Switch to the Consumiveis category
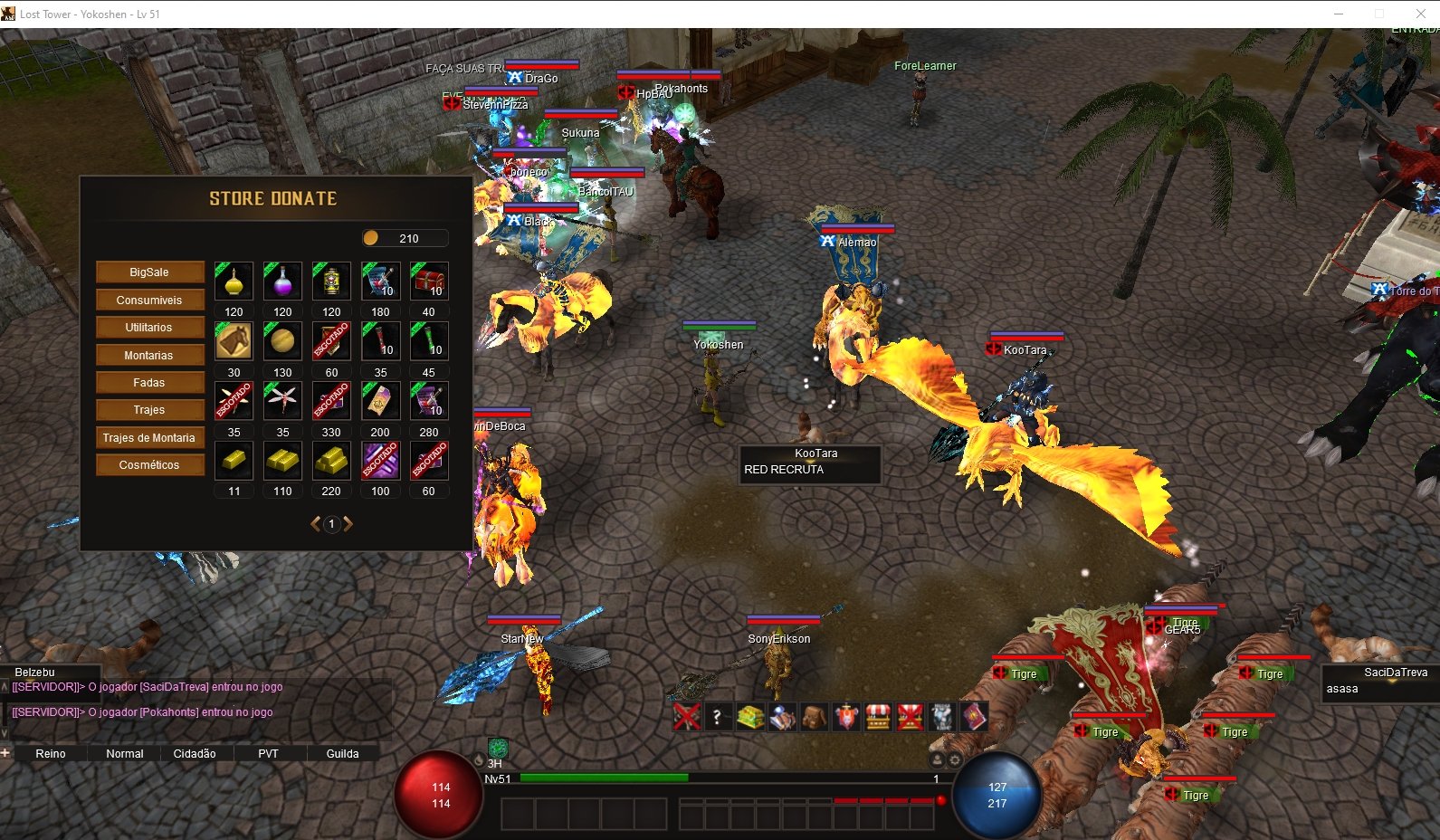The width and height of the screenshot is (1440, 840). coord(149,301)
